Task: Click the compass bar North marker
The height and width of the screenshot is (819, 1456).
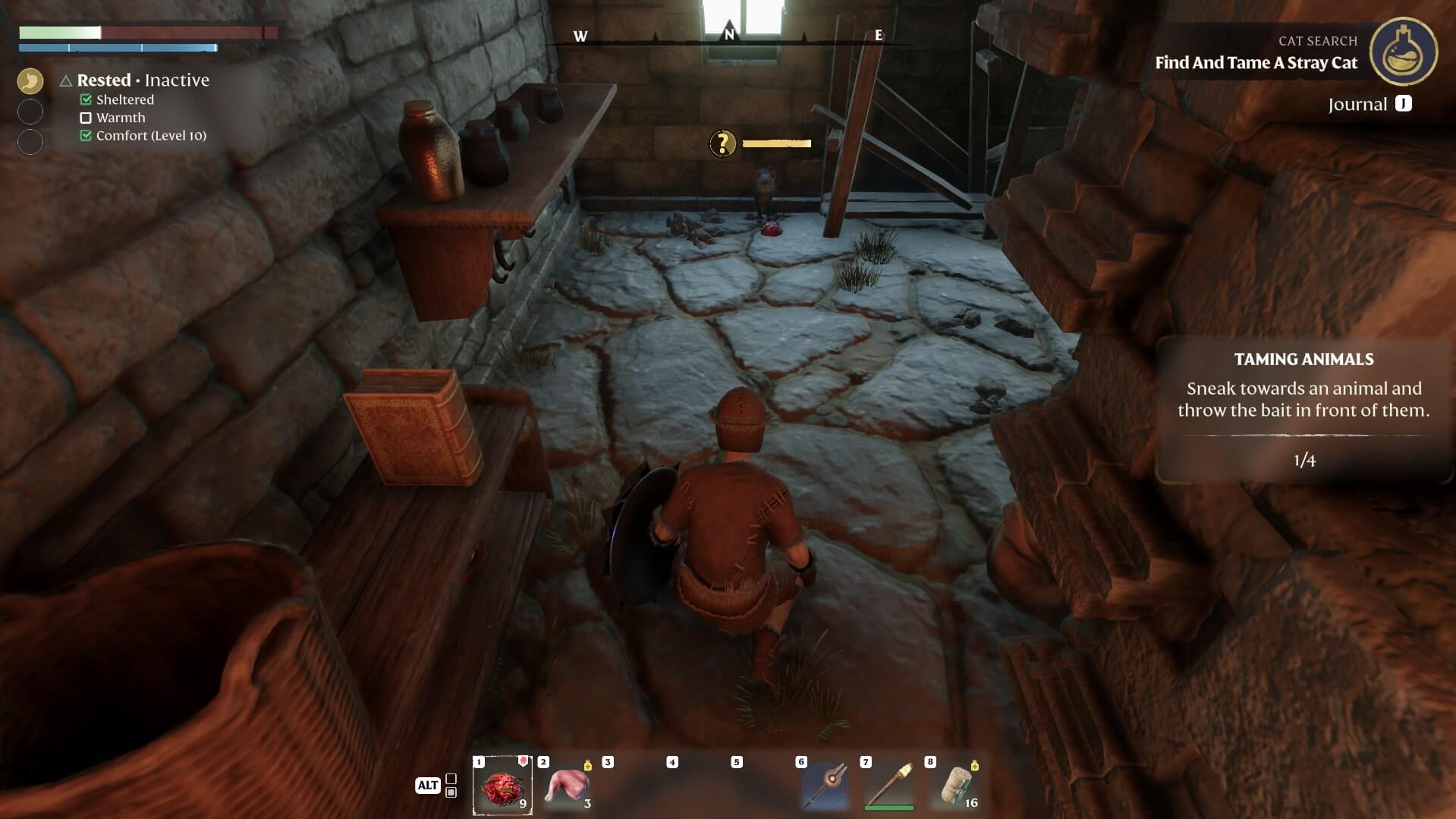Action: point(729,34)
